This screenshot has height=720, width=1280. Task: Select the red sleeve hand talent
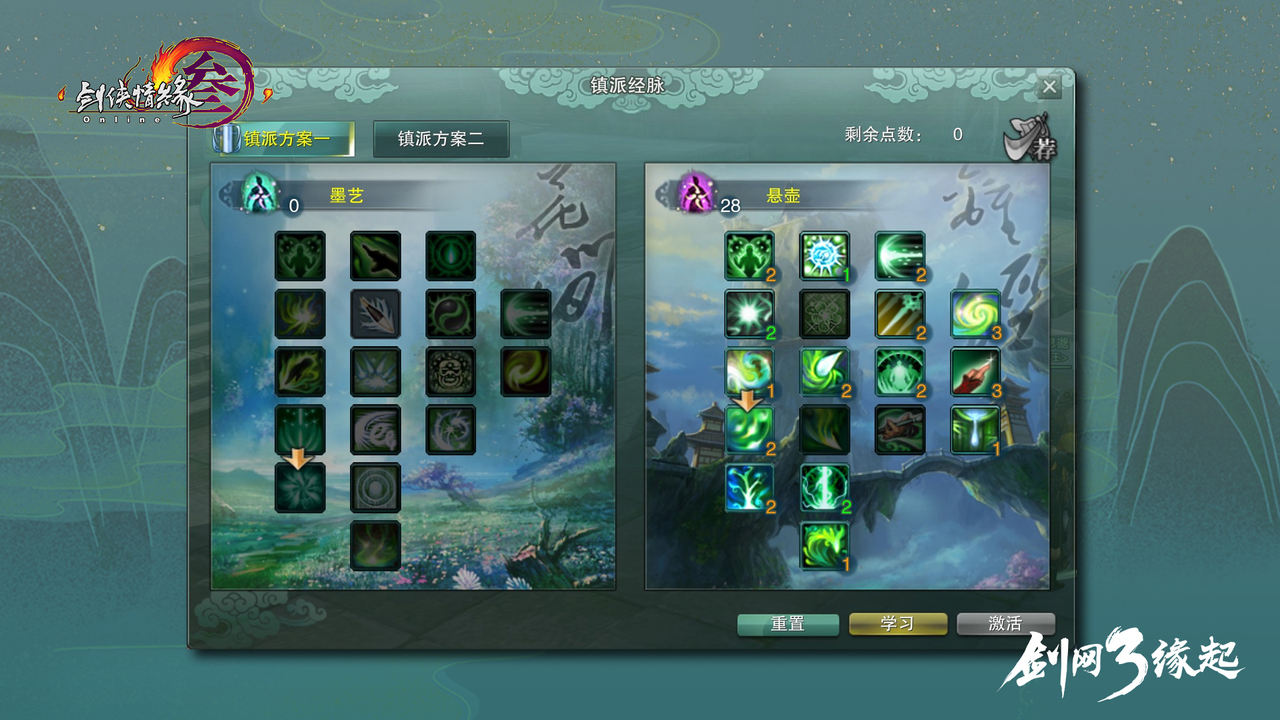tap(975, 372)
